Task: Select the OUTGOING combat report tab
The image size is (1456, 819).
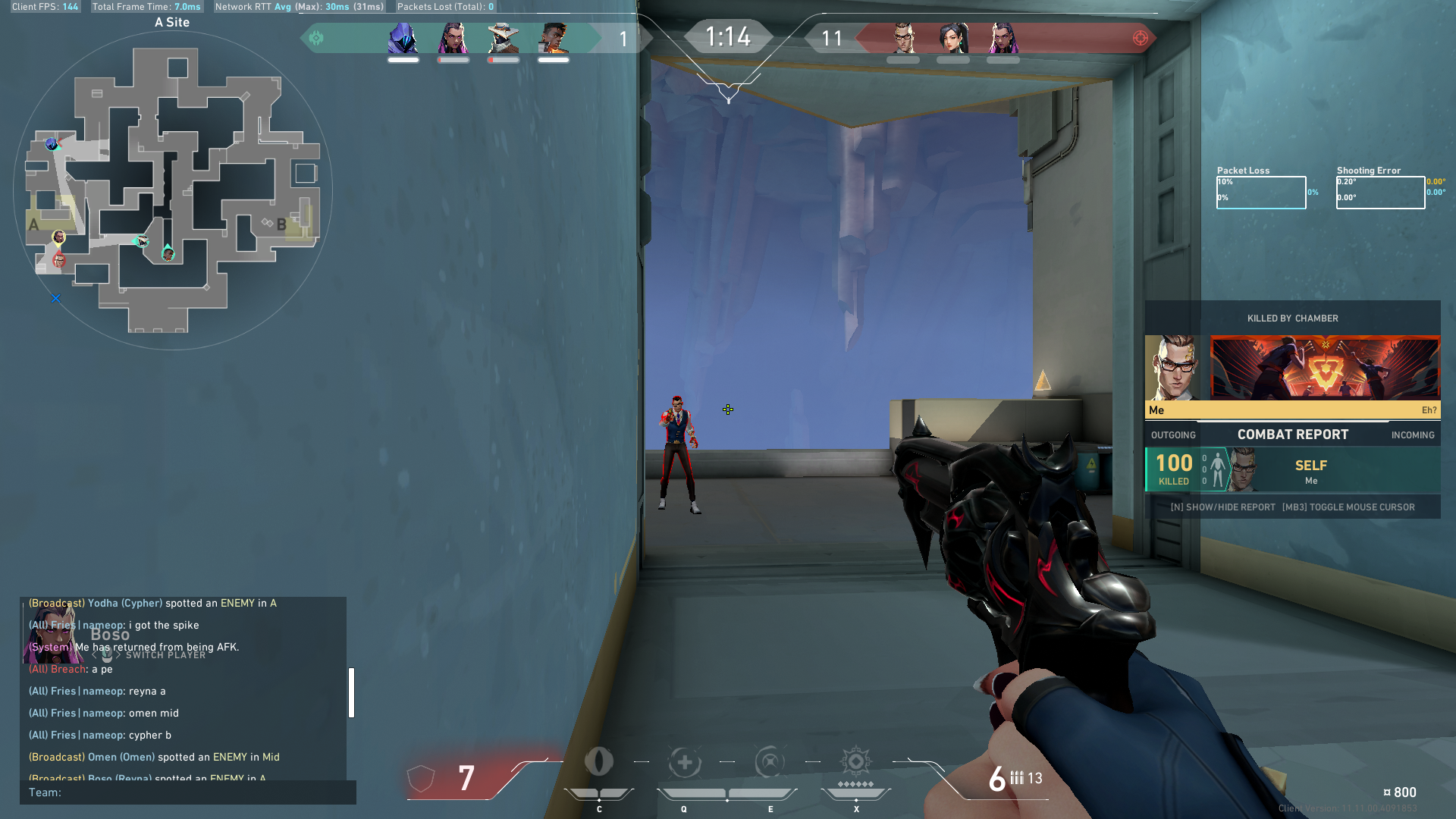Action: [1172, 435]
